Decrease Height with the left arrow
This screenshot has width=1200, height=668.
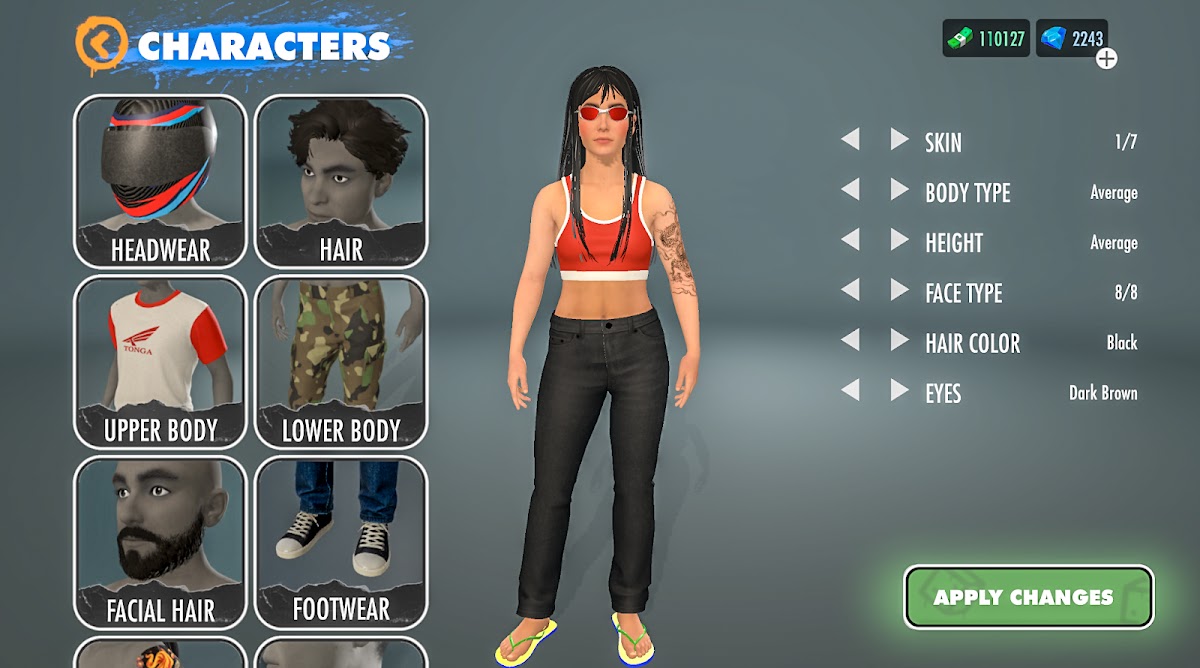(850, 240)
